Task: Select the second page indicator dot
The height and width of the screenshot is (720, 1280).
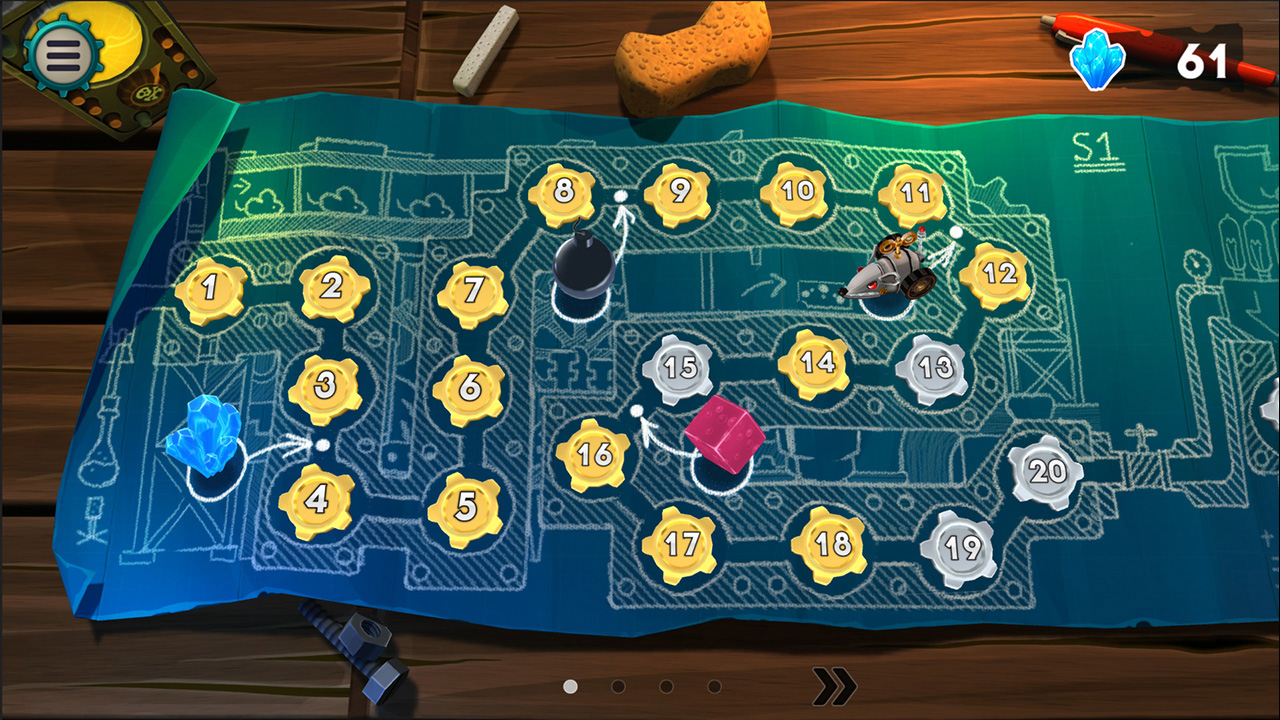Action: pyautogui.click(x=616, y=687)
